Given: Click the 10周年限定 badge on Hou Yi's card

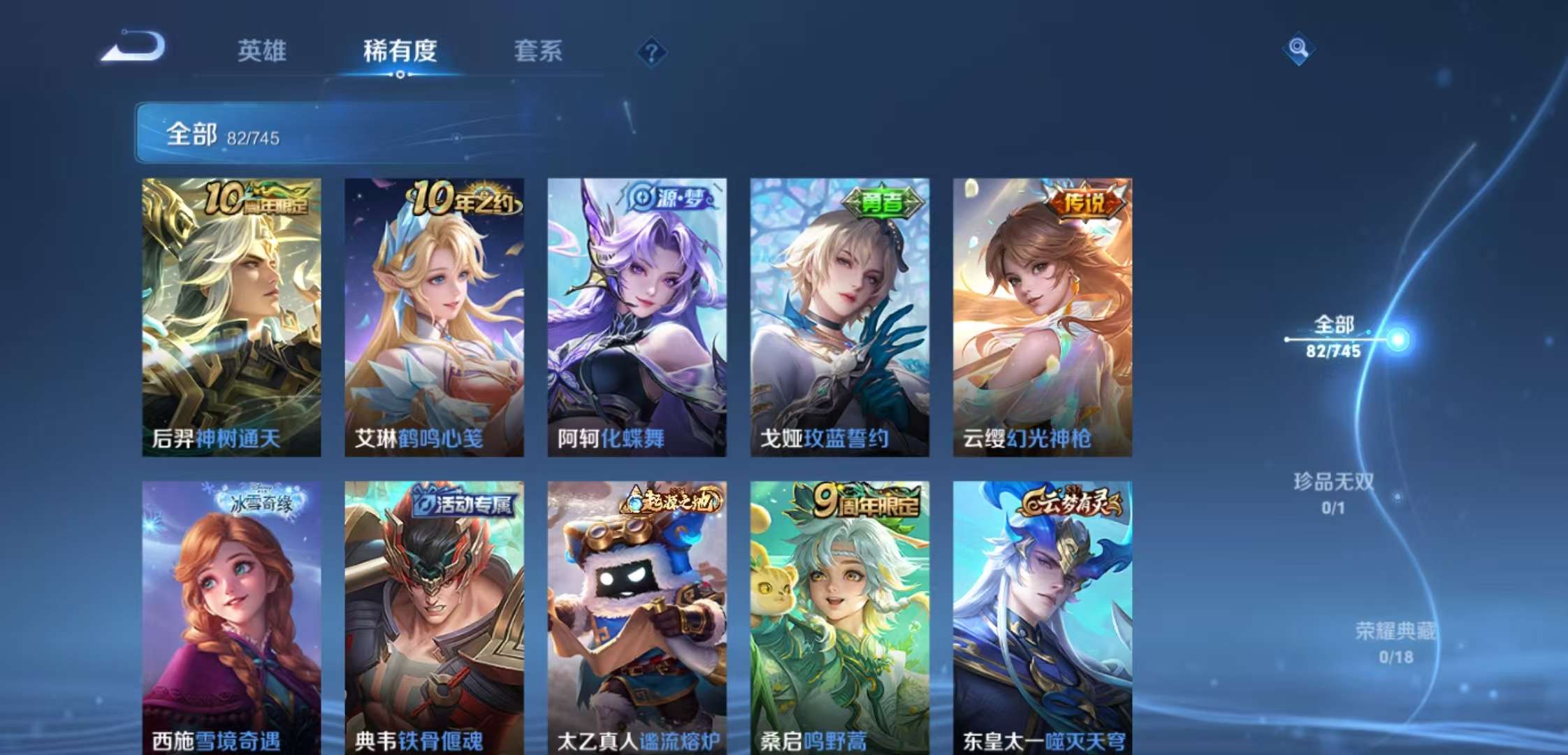Looking at the screenshot, I should [x=254, y=202].
